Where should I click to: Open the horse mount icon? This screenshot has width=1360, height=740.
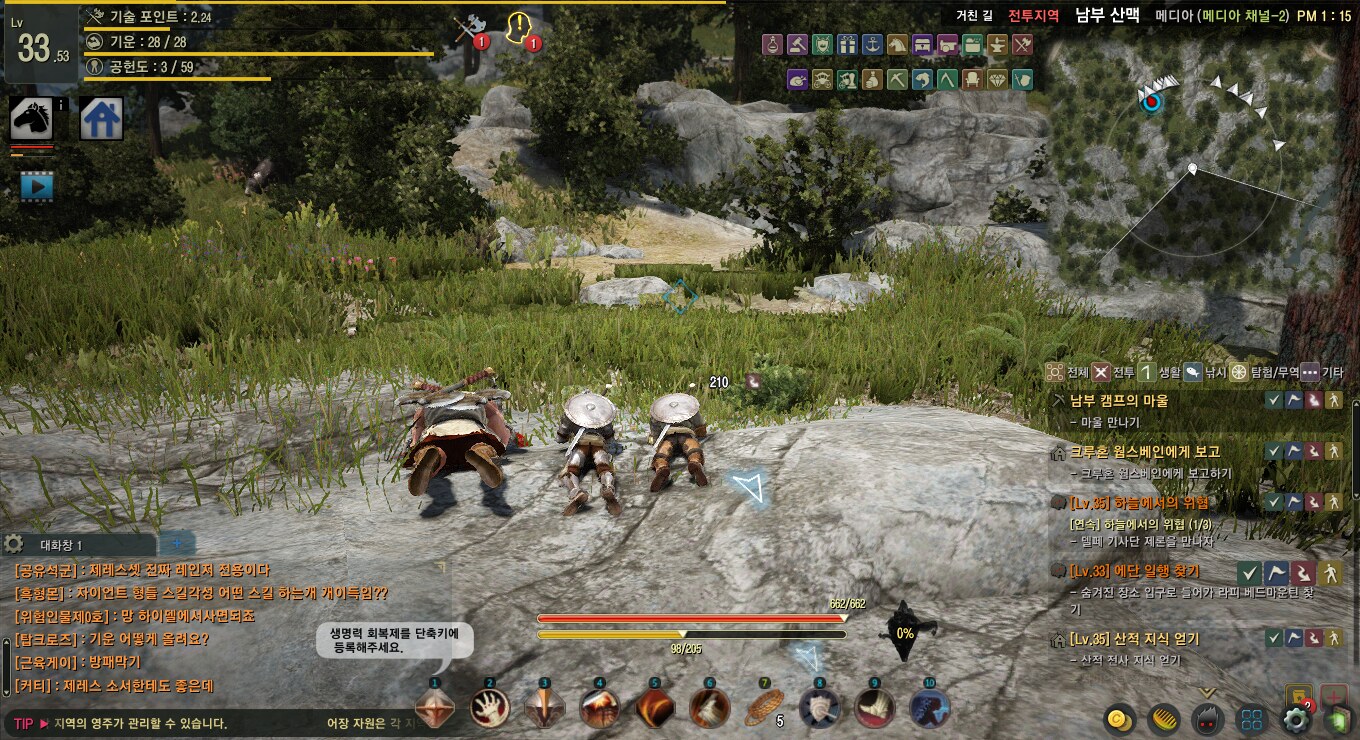(x=31, y=119)
